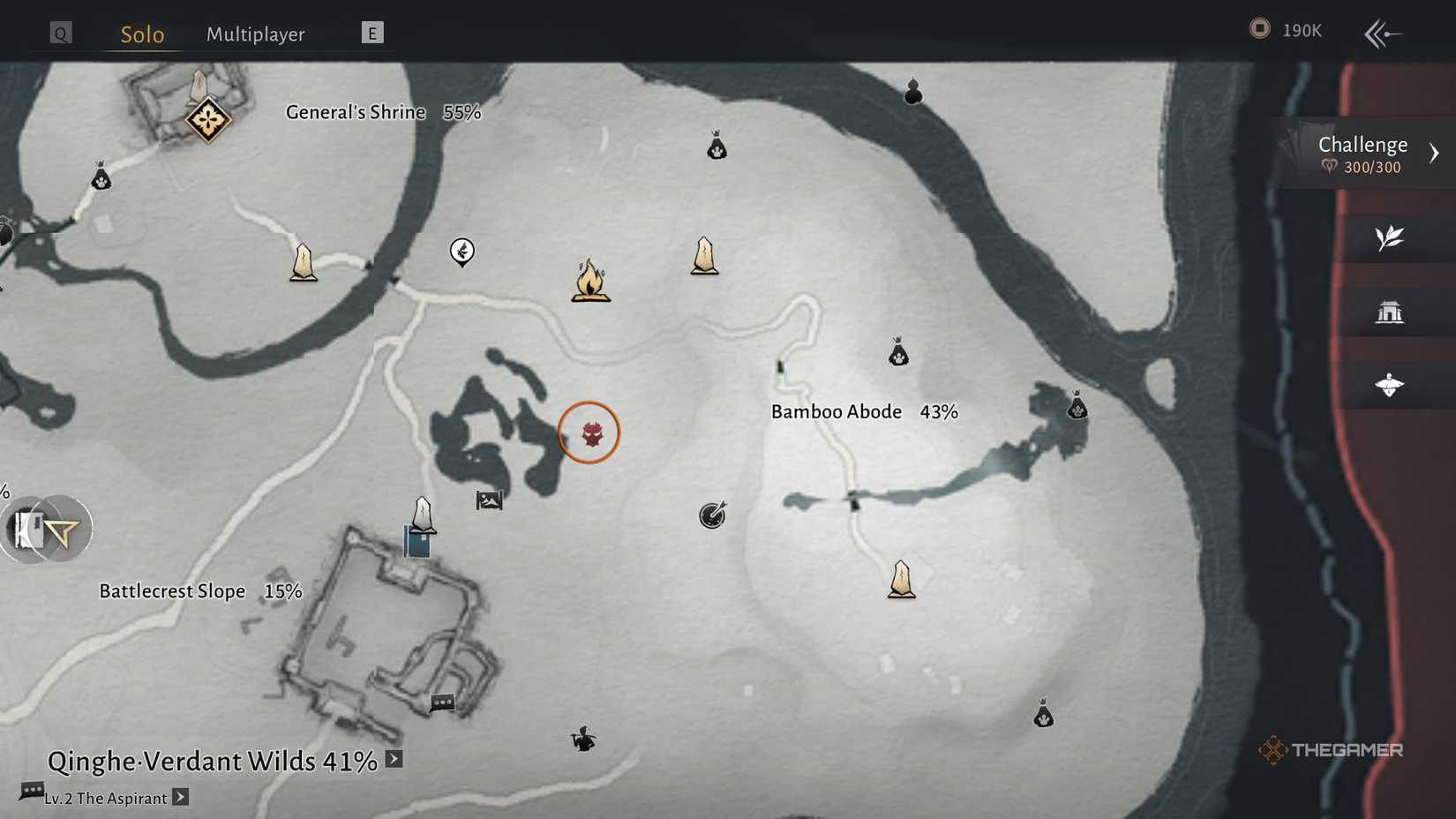
Task: Switch to the Multiplayer tab
Action: pos(255,34)
